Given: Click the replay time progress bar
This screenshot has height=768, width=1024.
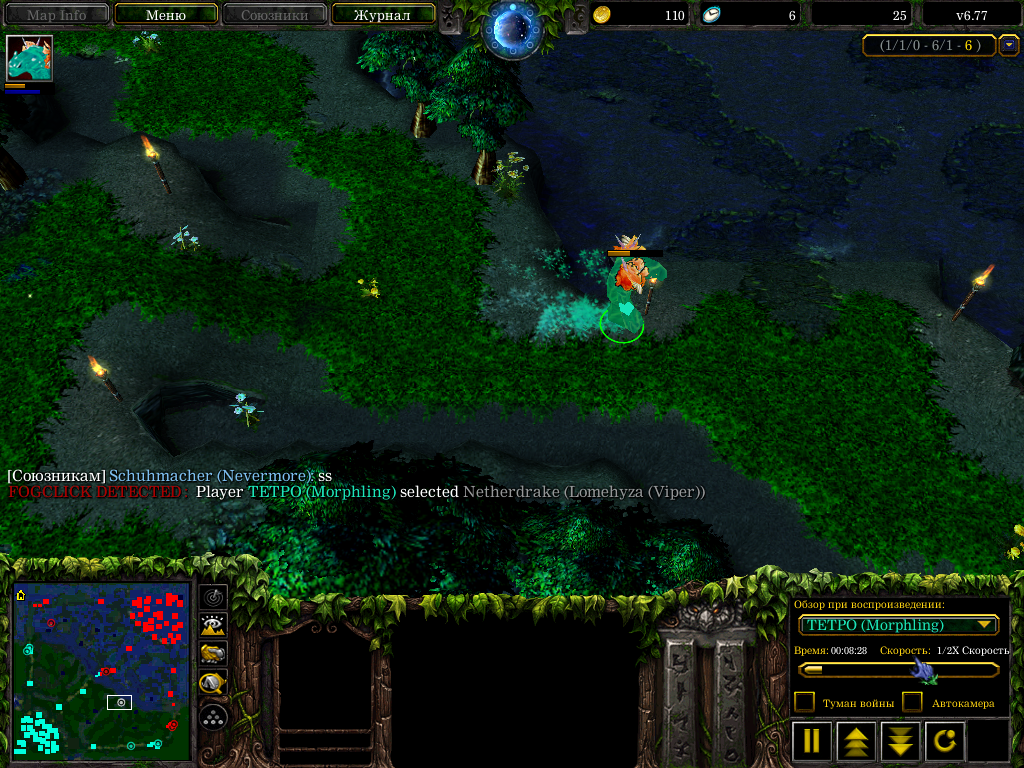Looking at the screenshot, I should [x=898, y=670].
